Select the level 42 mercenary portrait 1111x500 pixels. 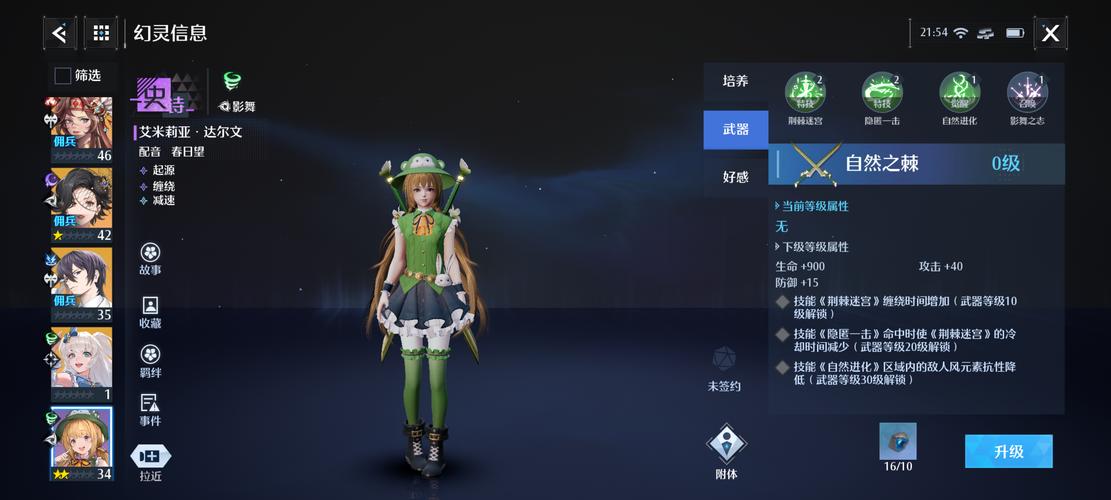tap(81, 204)
